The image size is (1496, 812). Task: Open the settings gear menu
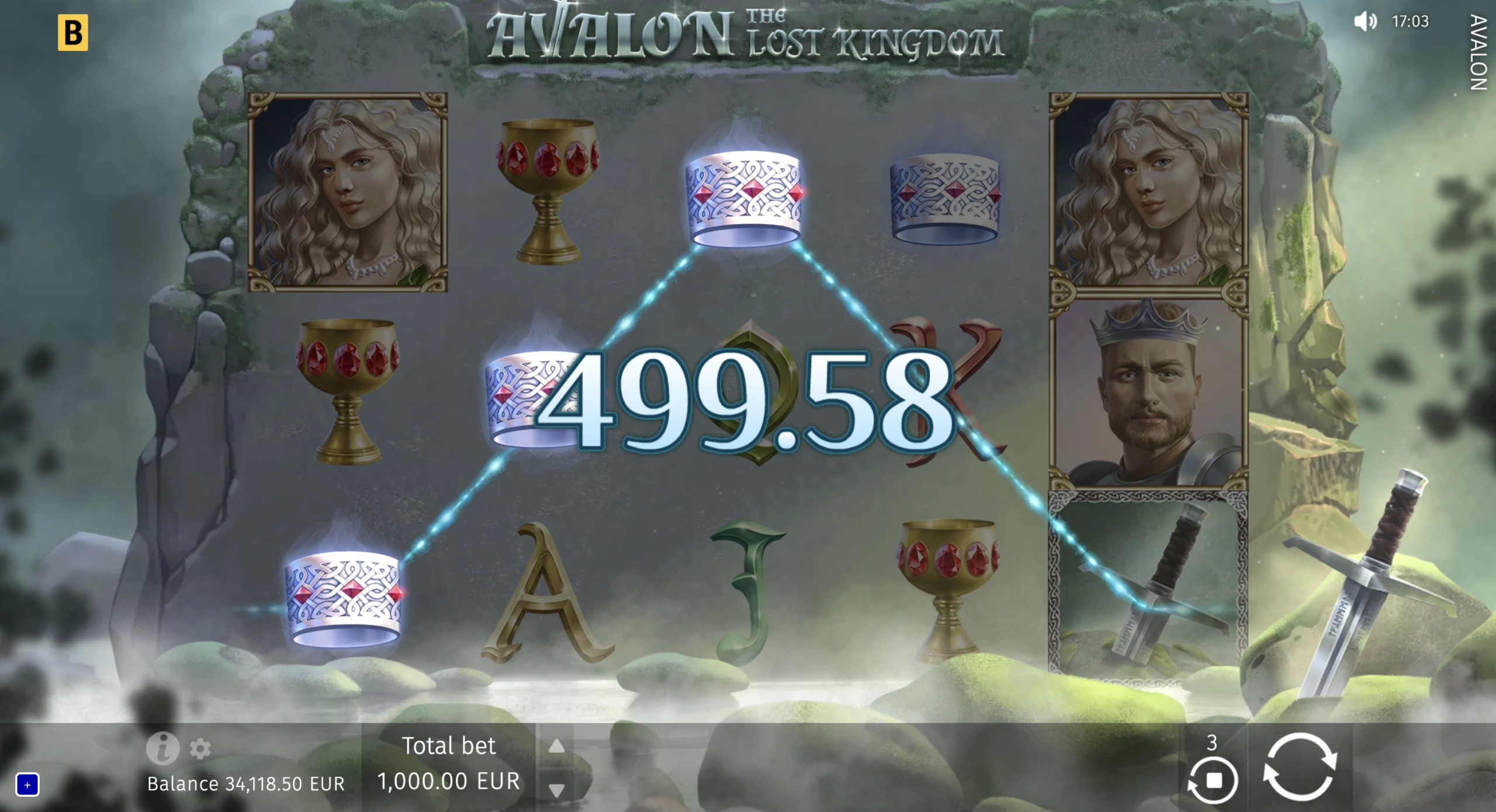199,749
